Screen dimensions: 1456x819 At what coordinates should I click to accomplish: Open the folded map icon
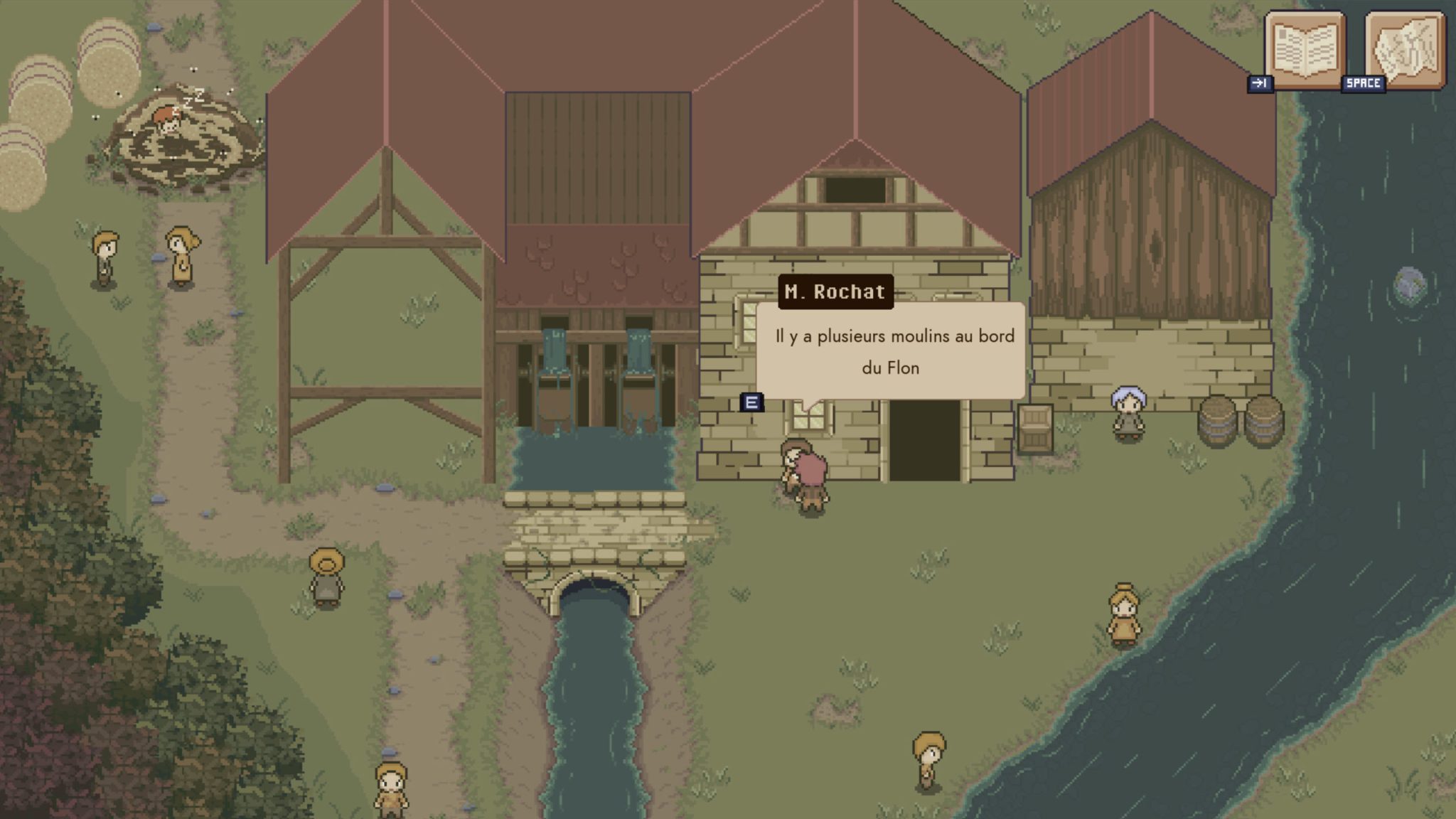1405,50
